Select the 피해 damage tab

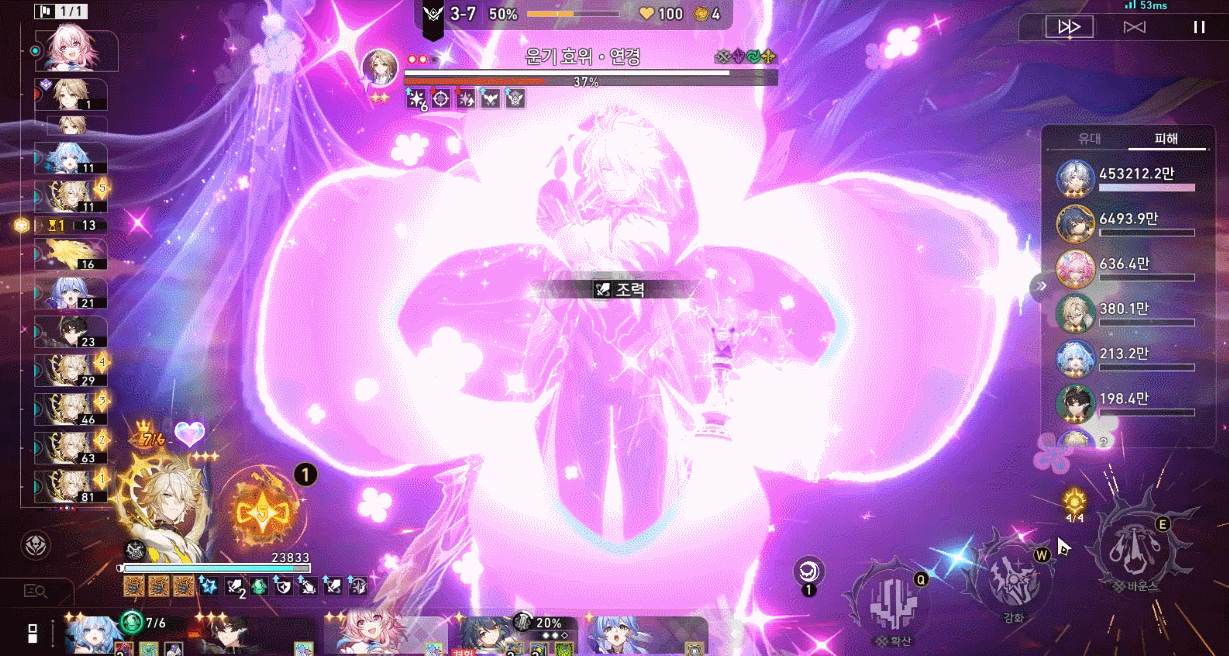coord(1166,140)
